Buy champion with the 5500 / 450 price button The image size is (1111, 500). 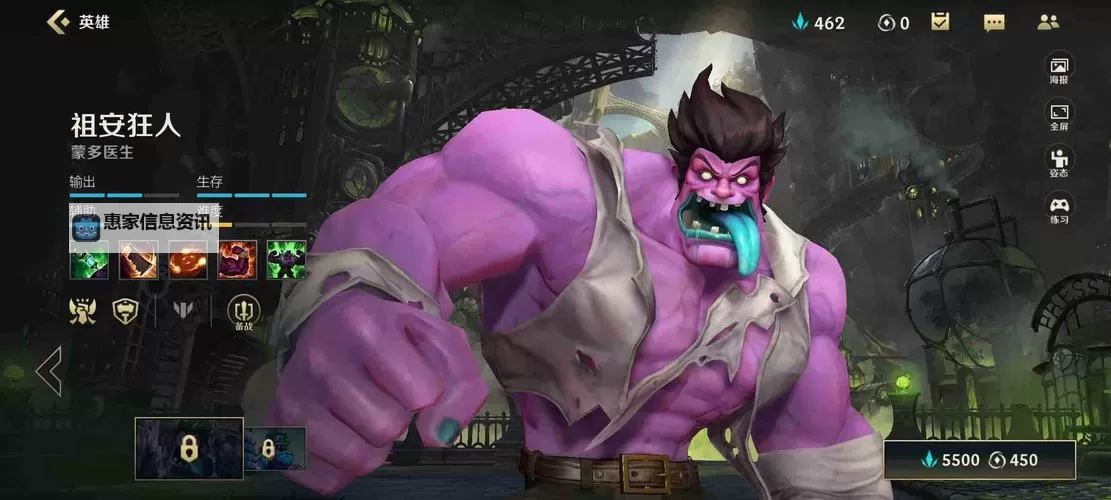[x=979, y=460]
